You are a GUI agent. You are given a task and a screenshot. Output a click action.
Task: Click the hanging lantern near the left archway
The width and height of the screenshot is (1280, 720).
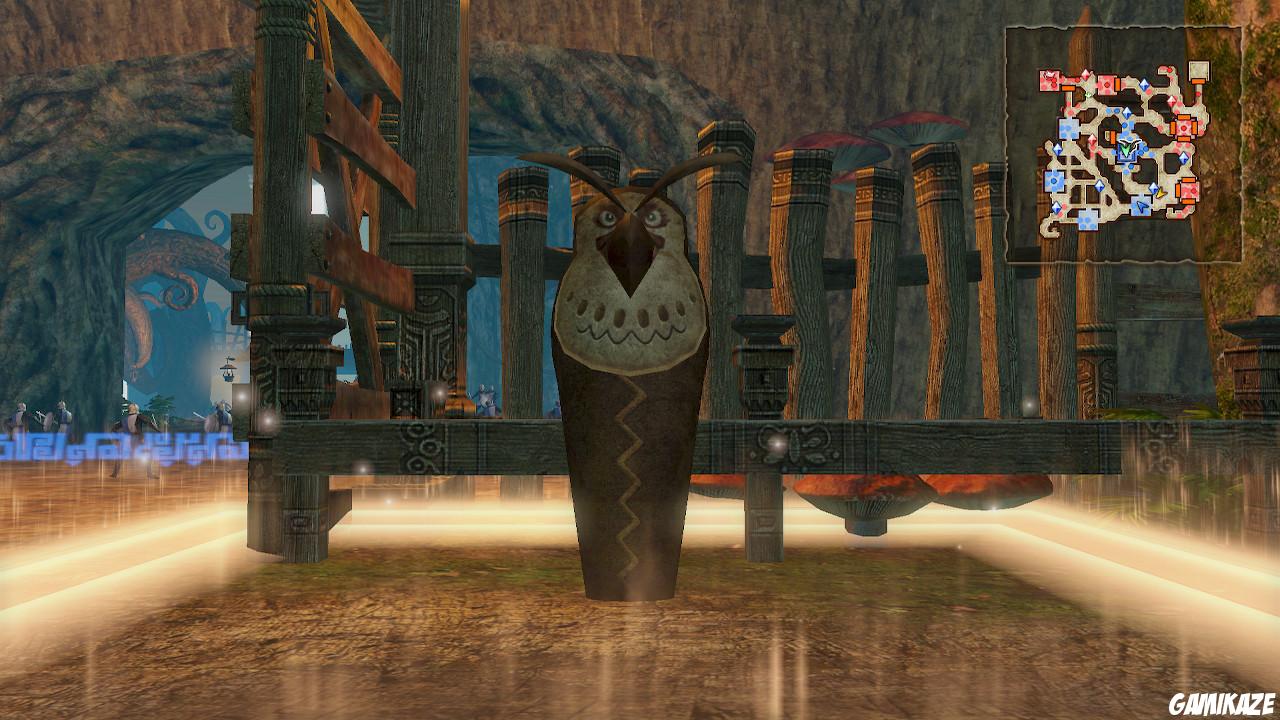click(x=230, y=370)
